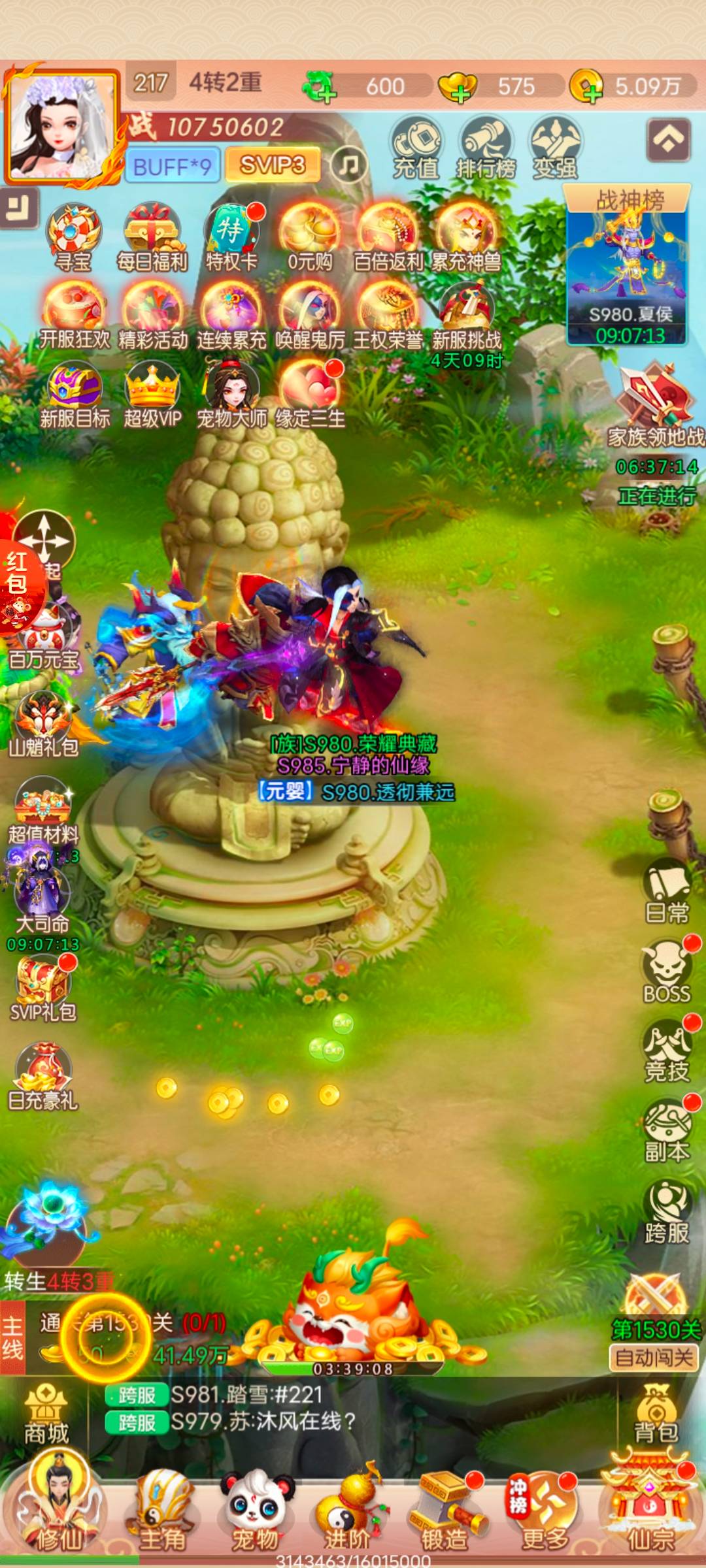Open the BOSS menu

point(667,972)
